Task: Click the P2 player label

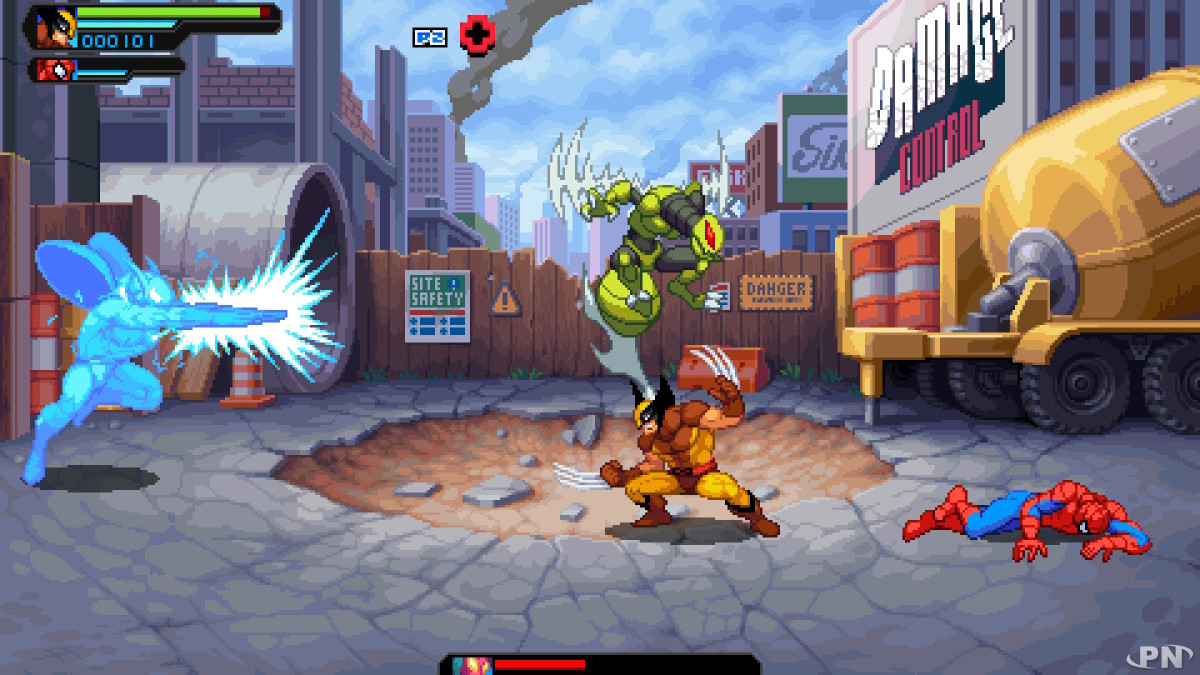Action: click(429, 37)
